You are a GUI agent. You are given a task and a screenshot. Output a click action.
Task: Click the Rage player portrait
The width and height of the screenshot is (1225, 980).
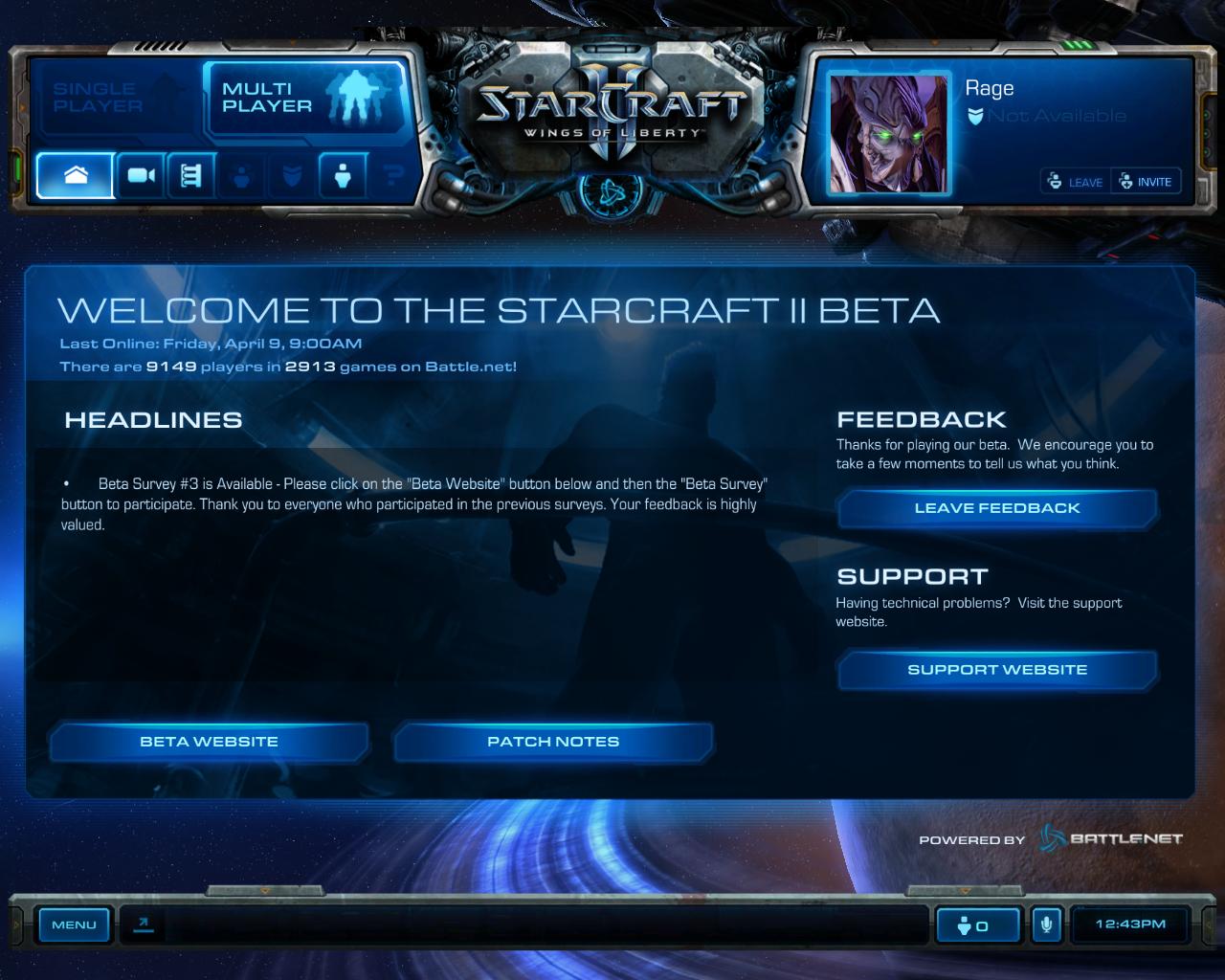click(890, 133)
